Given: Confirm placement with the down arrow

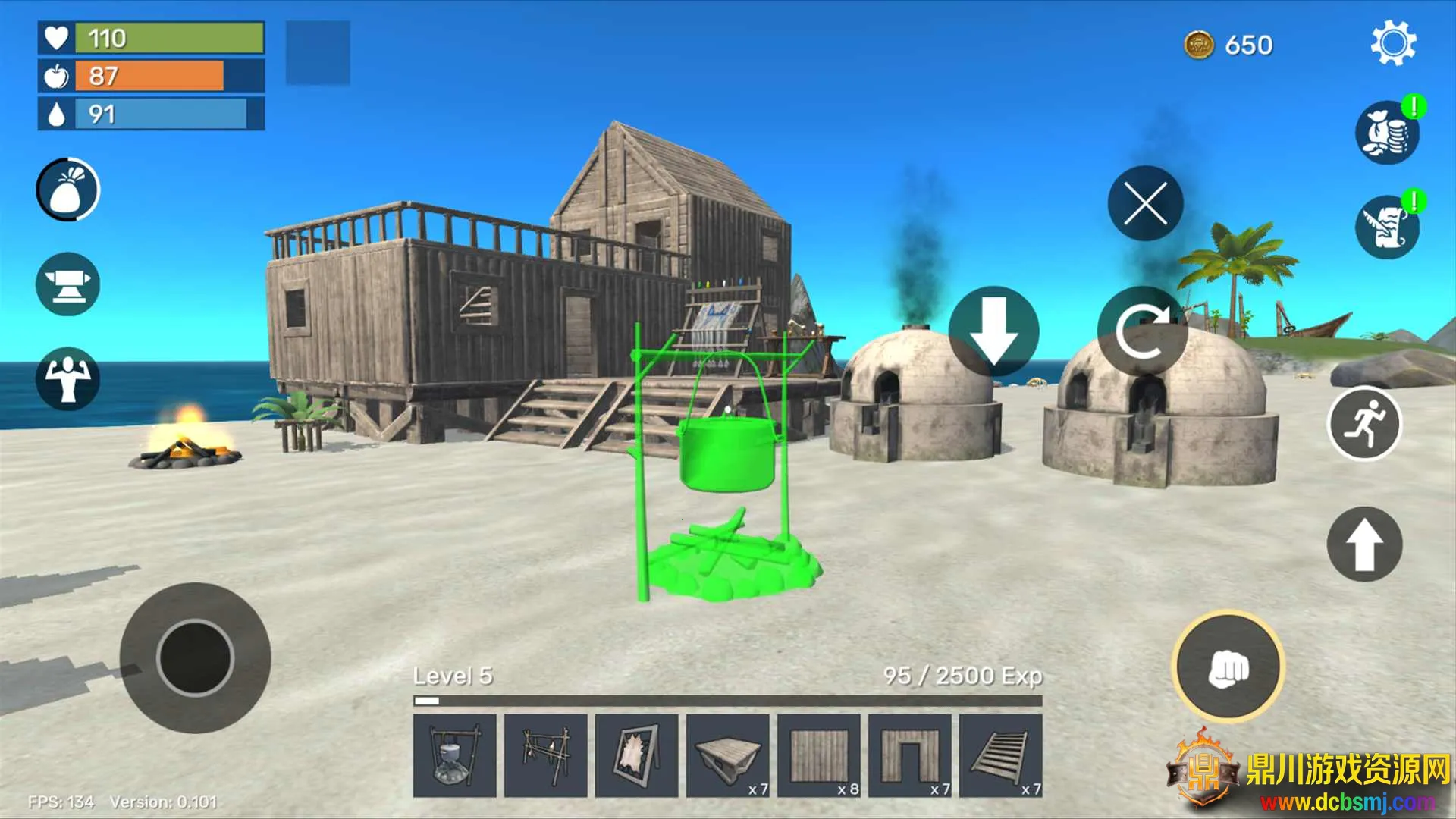Looking at the screenshot, I should click(993, 331).
